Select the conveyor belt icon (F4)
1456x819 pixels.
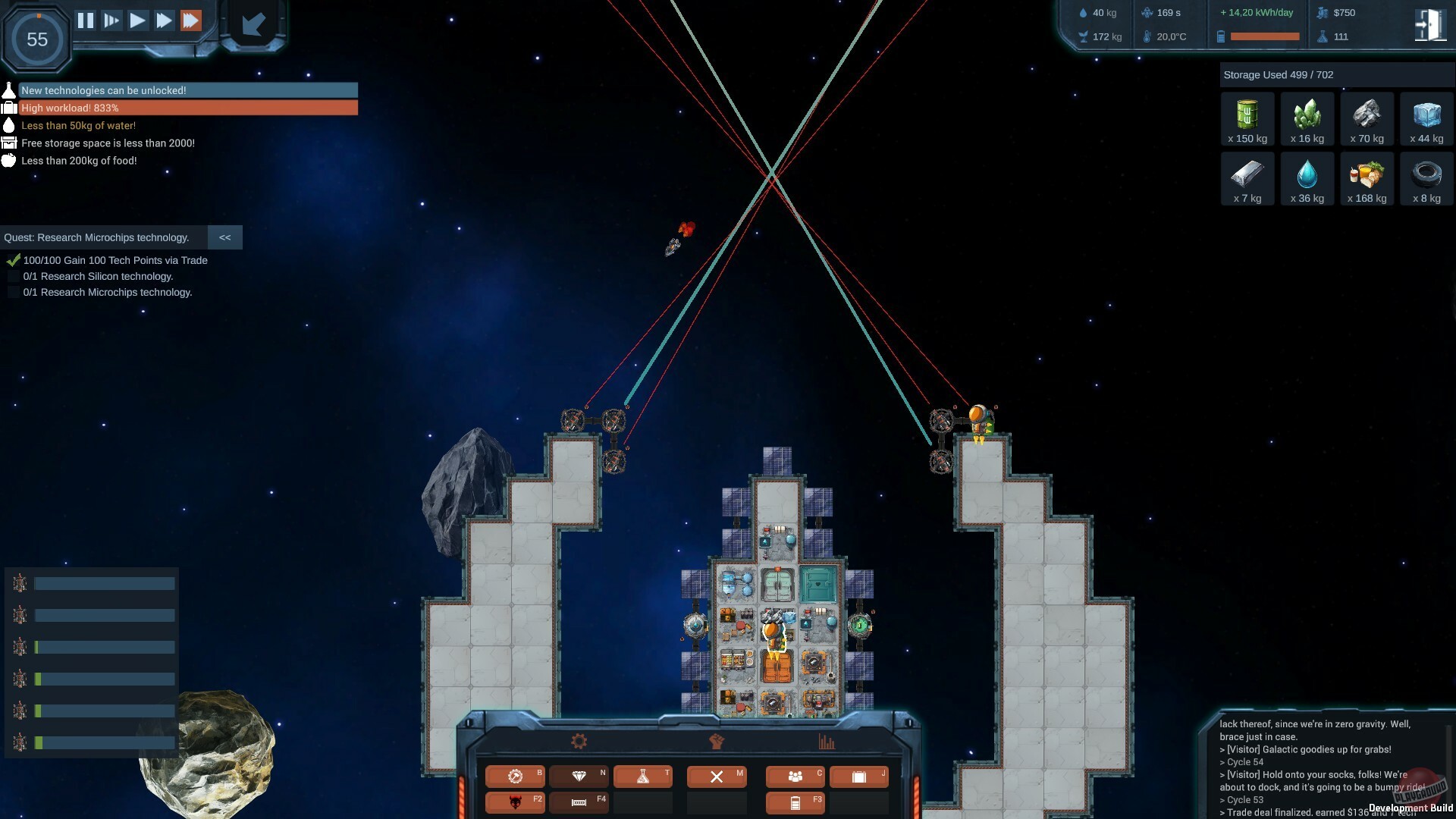click(x=579, y=802)
